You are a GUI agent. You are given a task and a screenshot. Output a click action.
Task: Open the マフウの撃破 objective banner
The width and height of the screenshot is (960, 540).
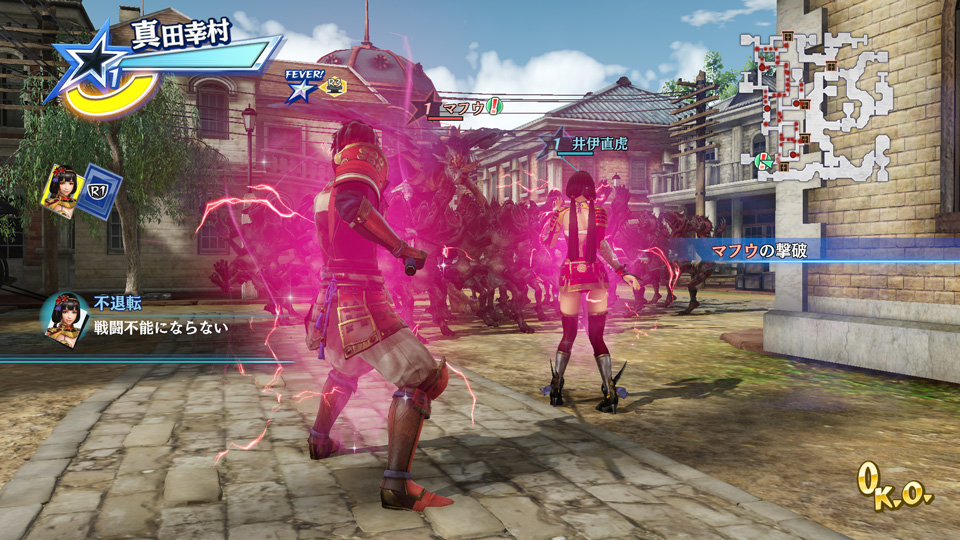tap(758, 250)
